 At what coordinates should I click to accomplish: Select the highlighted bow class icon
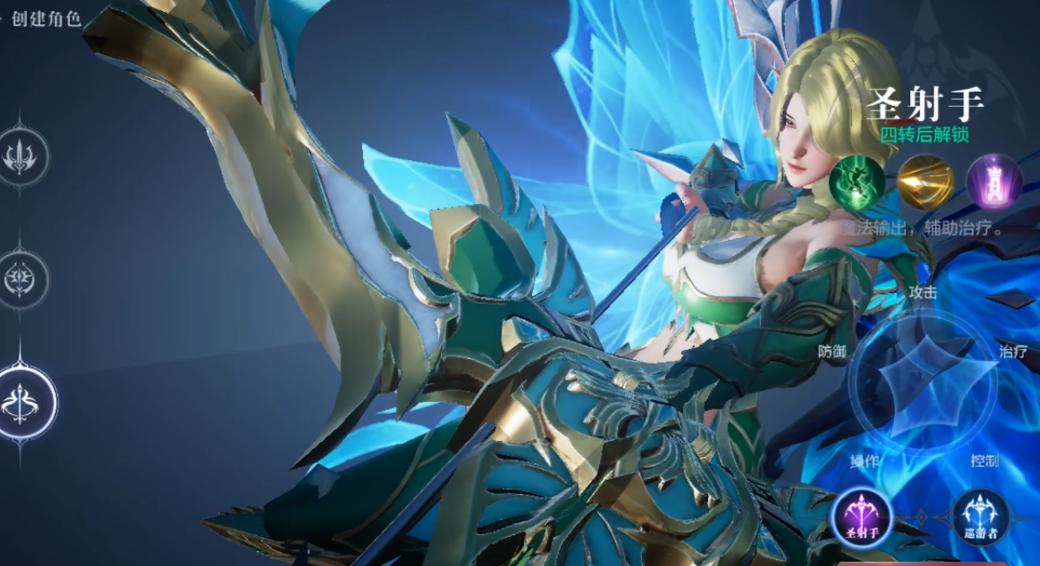(23, 402)
